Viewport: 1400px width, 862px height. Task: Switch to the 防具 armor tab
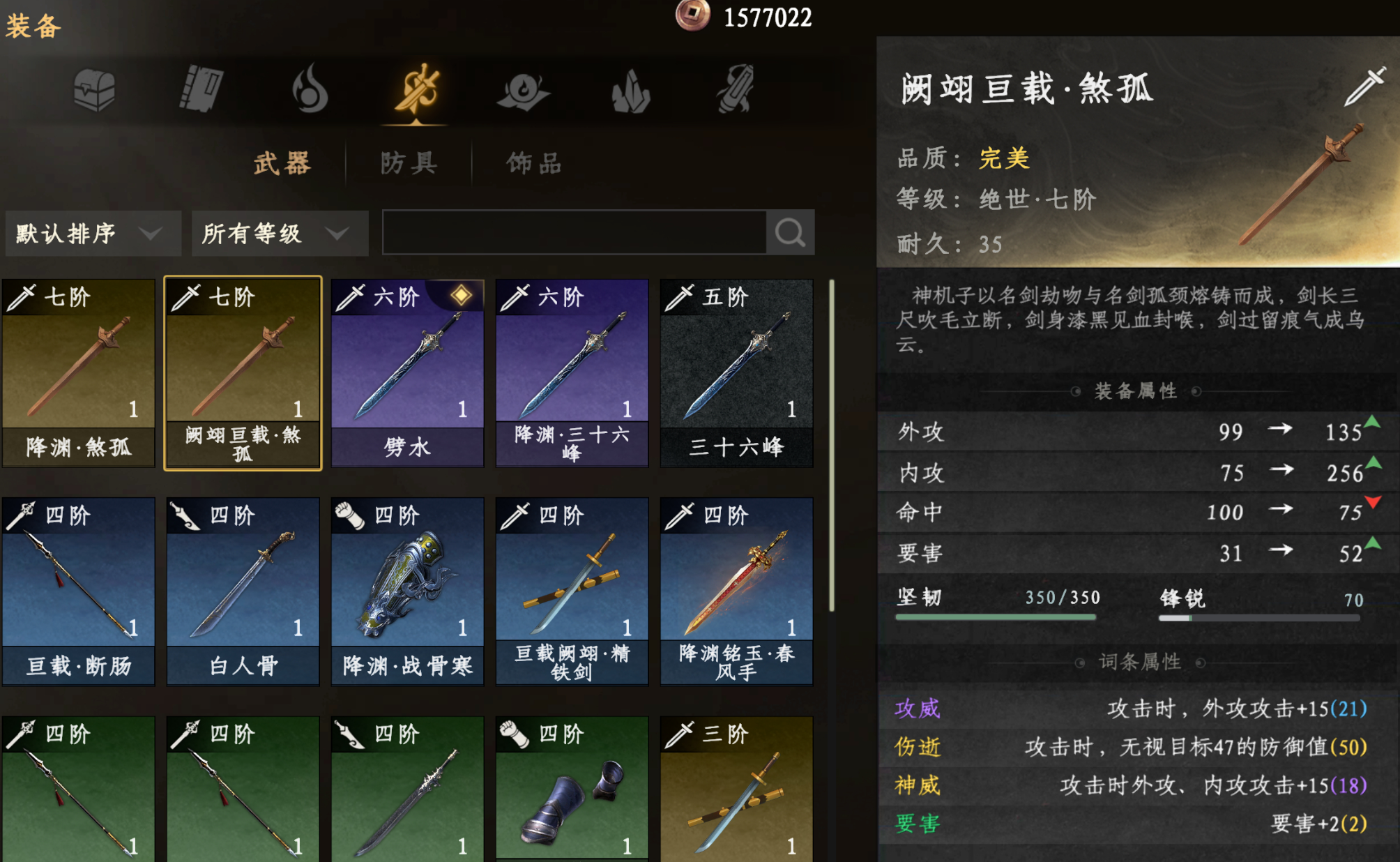(x=409, y=163)
